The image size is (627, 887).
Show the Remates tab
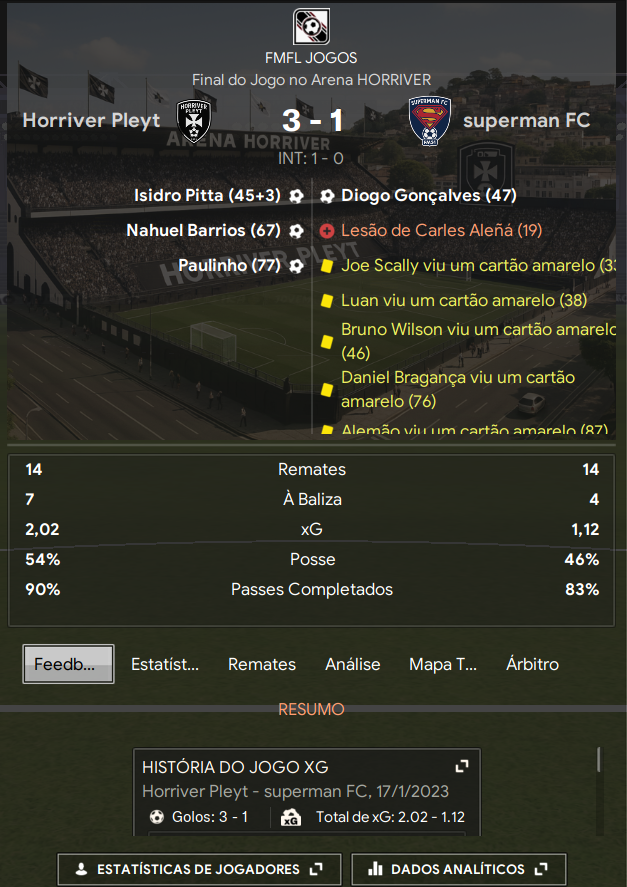tap(262, 664)
